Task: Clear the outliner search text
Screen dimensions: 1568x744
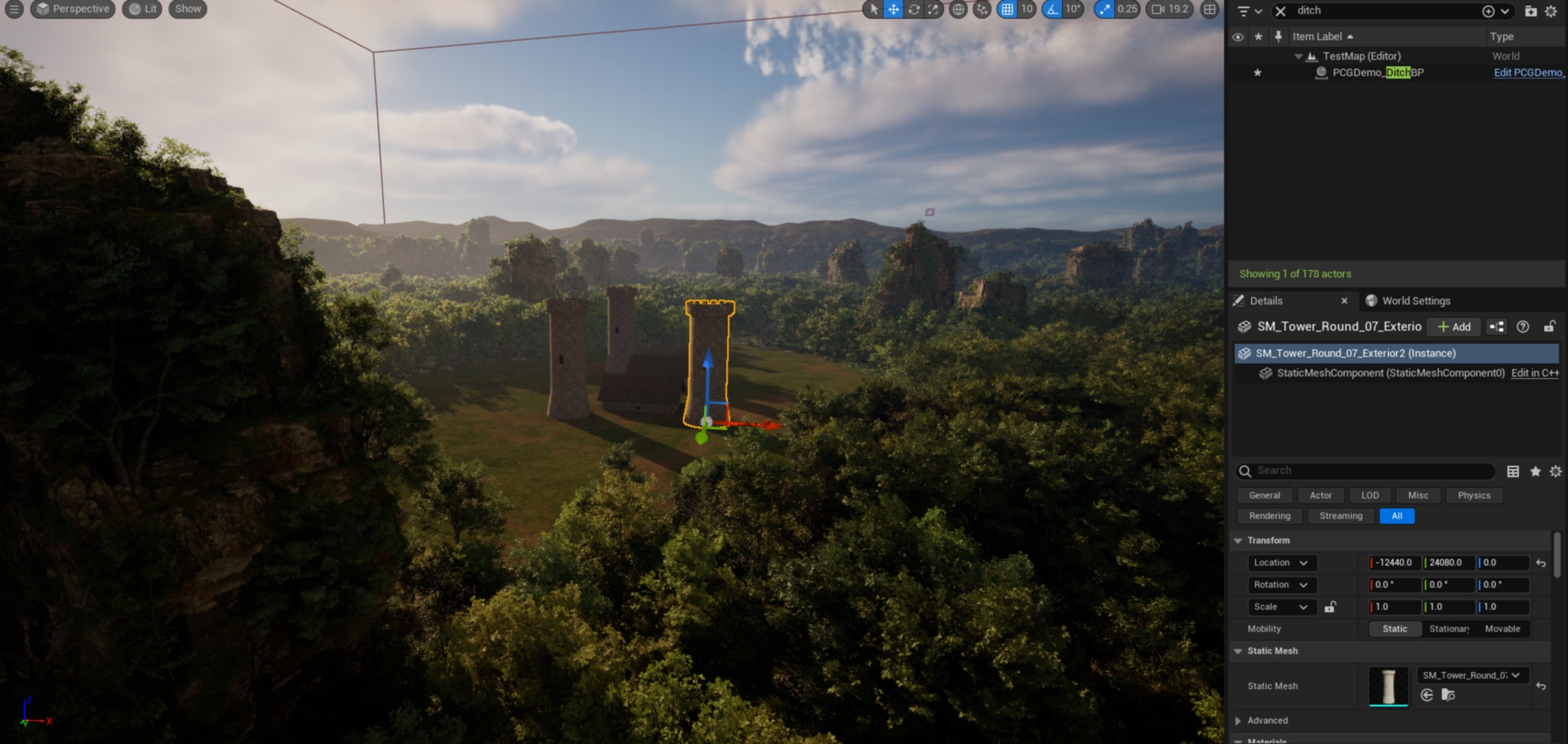Action: point(1281,11)
